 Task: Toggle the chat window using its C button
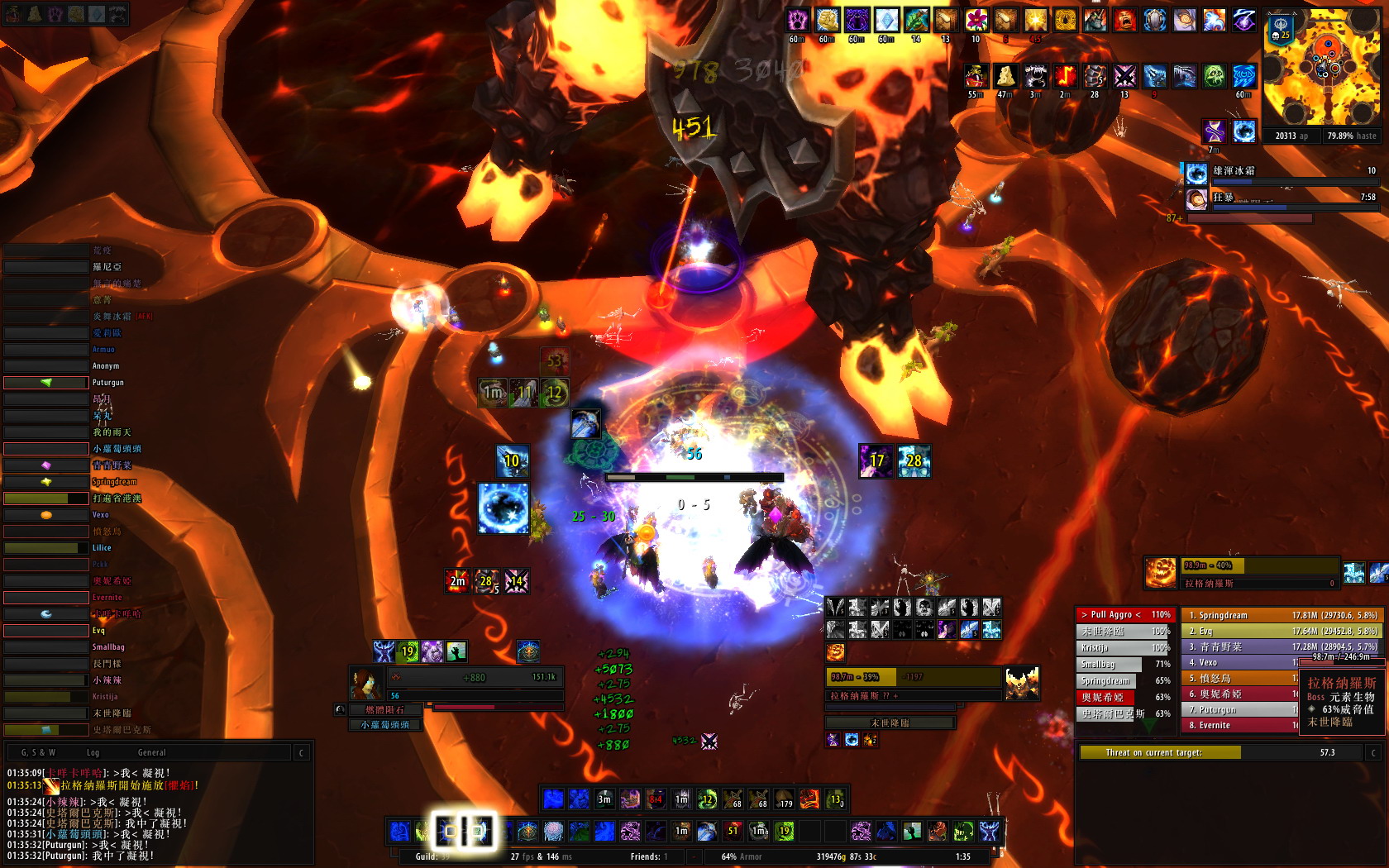[301, 752]
